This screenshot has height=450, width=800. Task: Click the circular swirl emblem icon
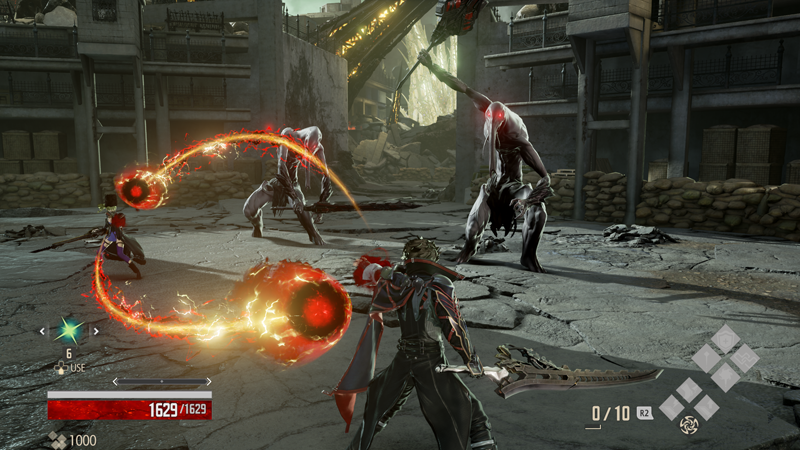pos(689,424)
